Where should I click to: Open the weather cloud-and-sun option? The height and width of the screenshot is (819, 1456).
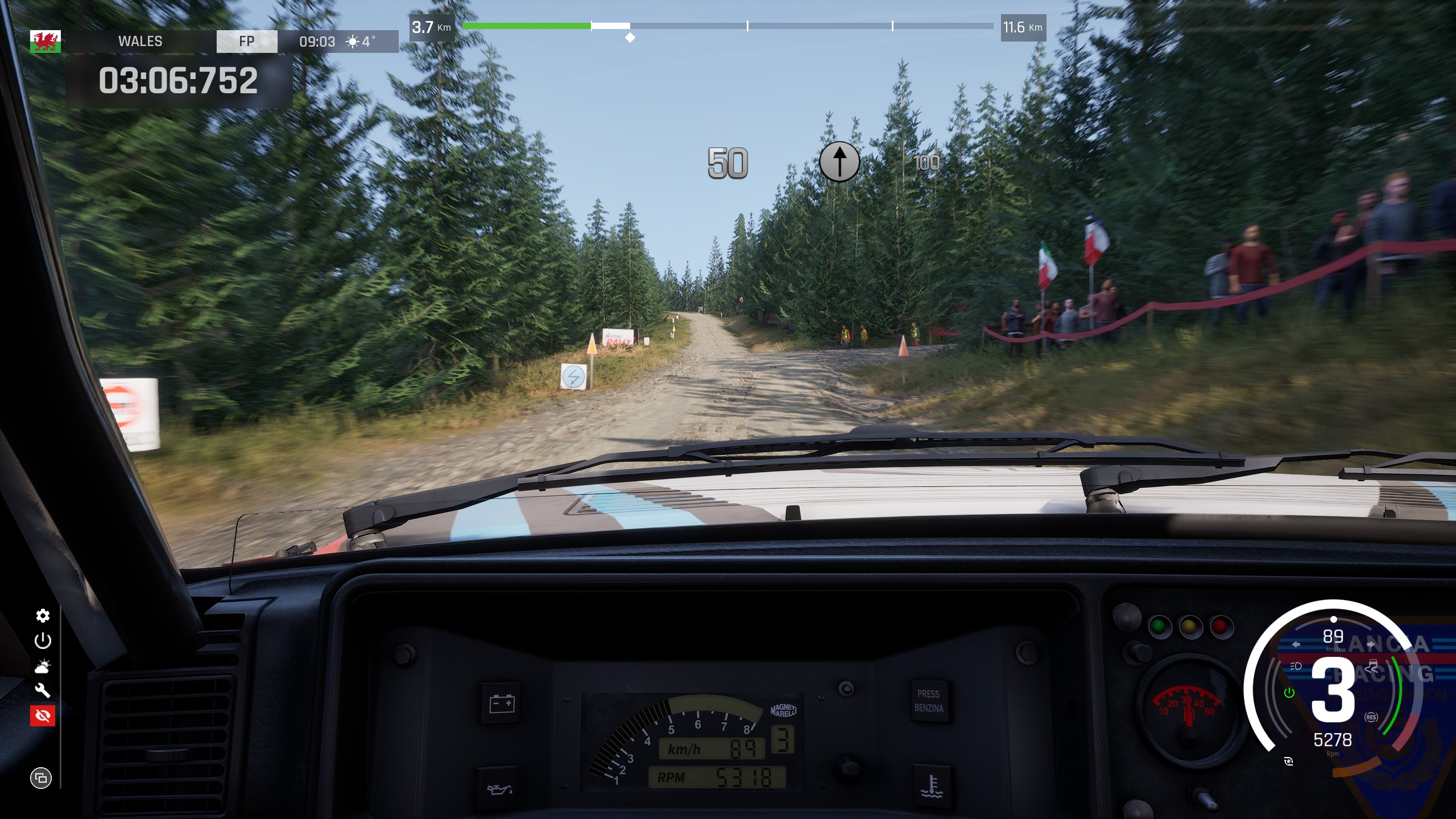[x=43, y=666]
